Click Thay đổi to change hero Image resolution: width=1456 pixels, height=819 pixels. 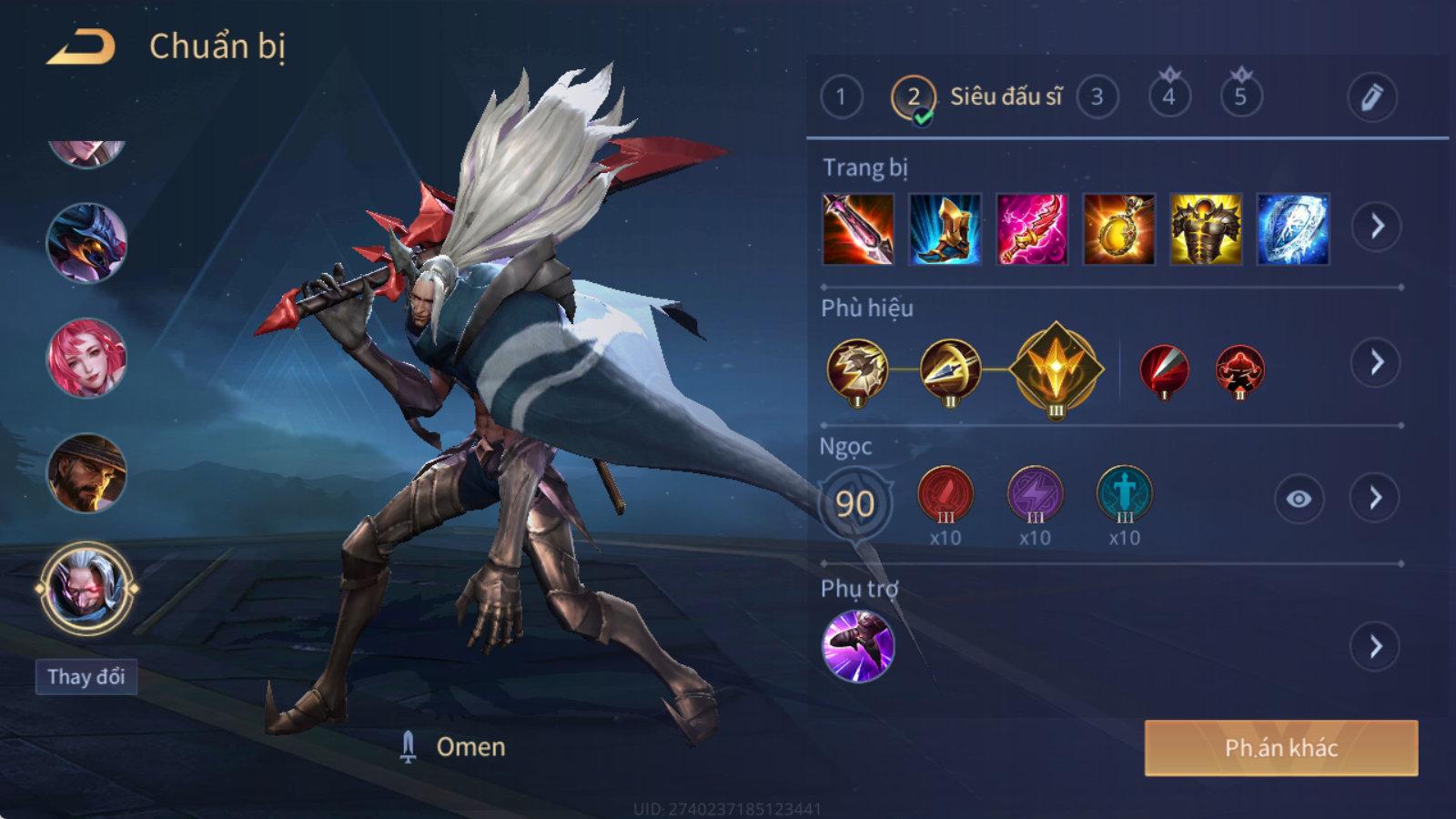86,677
